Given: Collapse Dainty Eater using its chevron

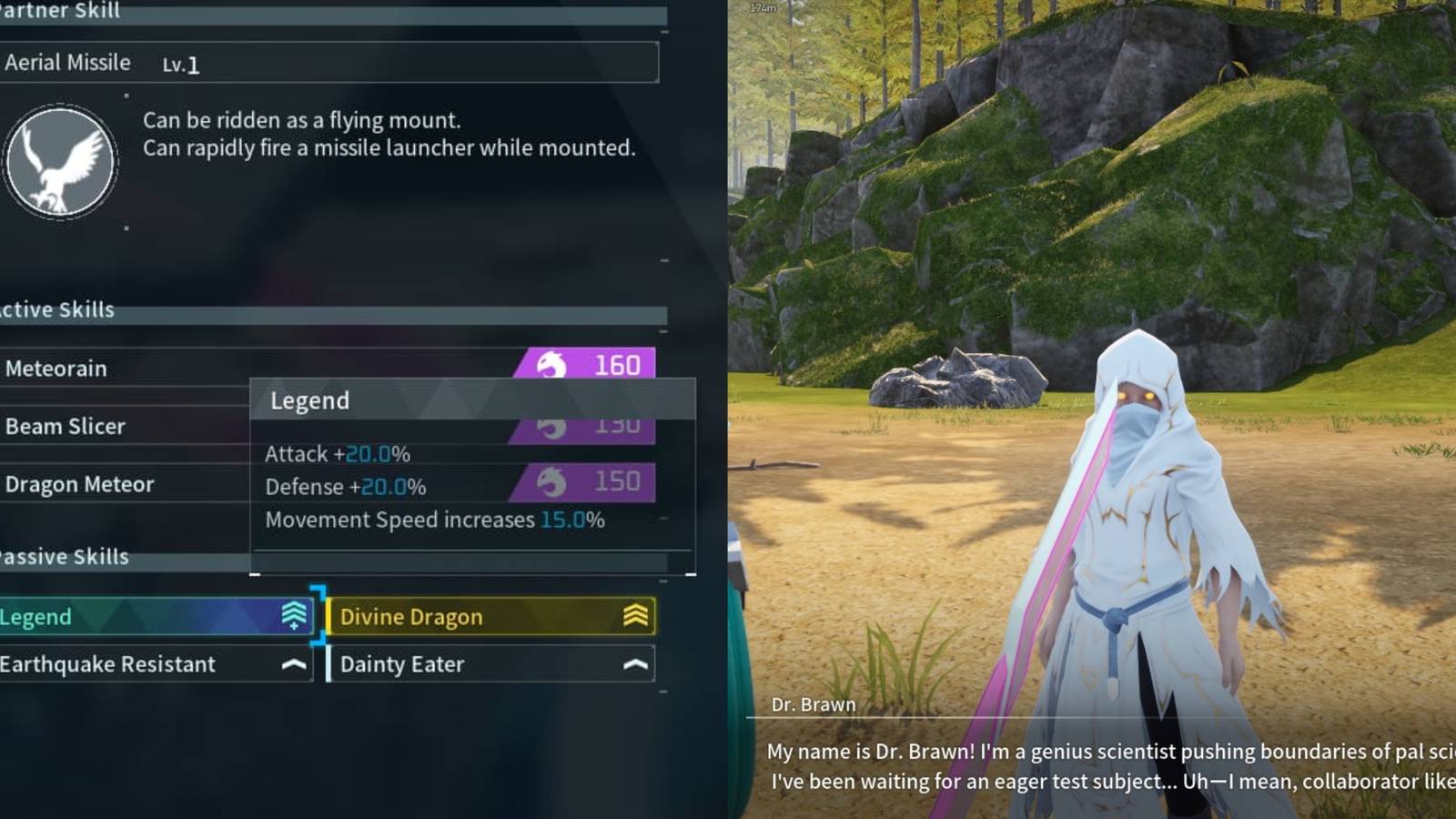Looking at the screenshot, I should tap(635, 663).
